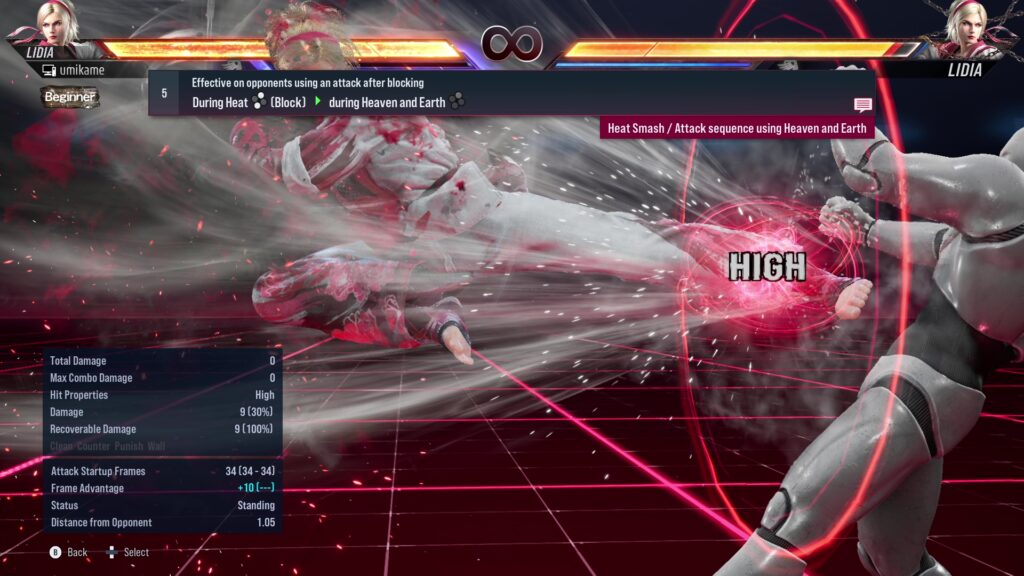
Task: Select combo challenge entry number 5
Action: [164, 93]
